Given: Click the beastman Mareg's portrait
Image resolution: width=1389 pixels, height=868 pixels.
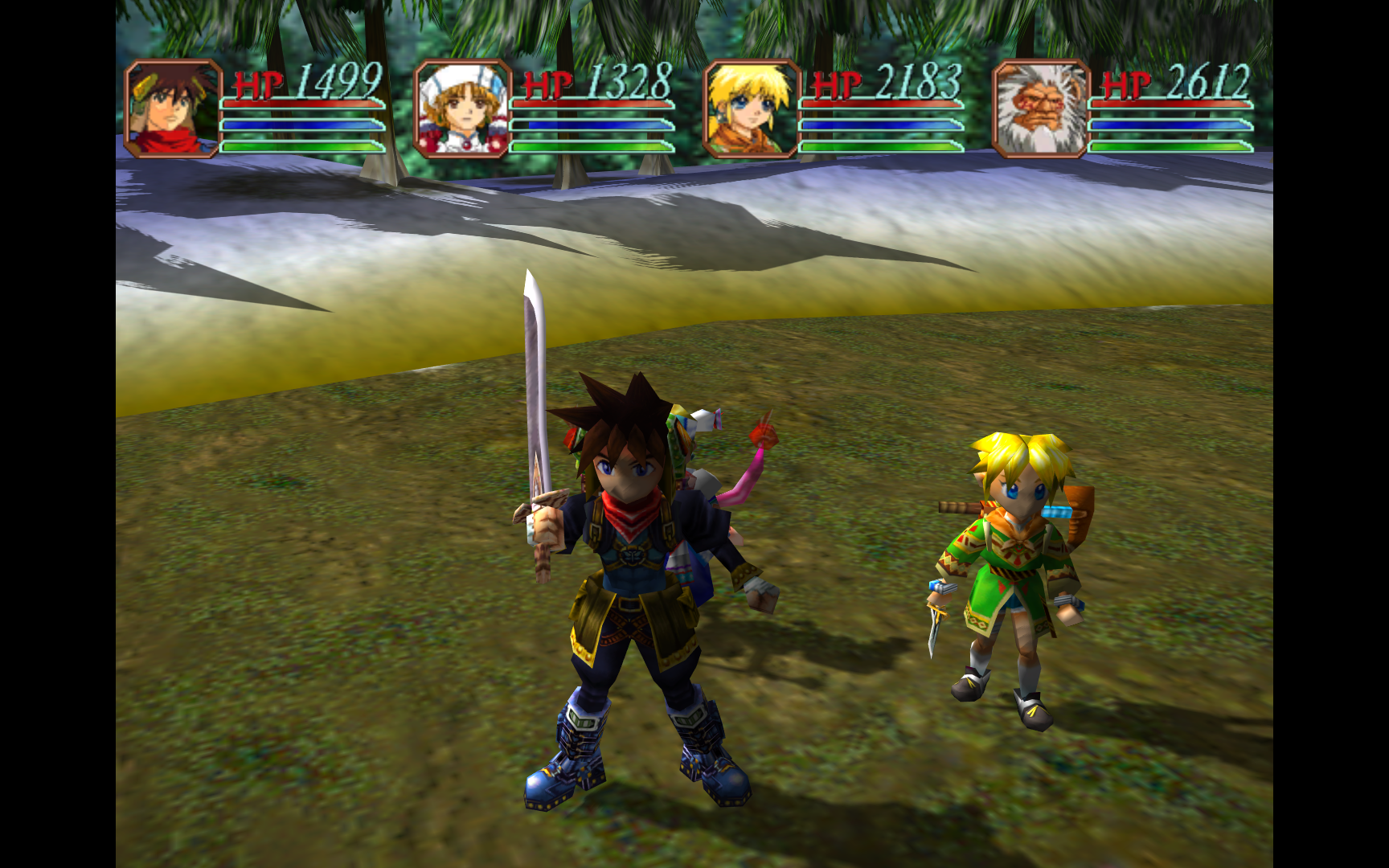Looking at the screenshot, I should pyautogui.click(x=1039, y=110).
